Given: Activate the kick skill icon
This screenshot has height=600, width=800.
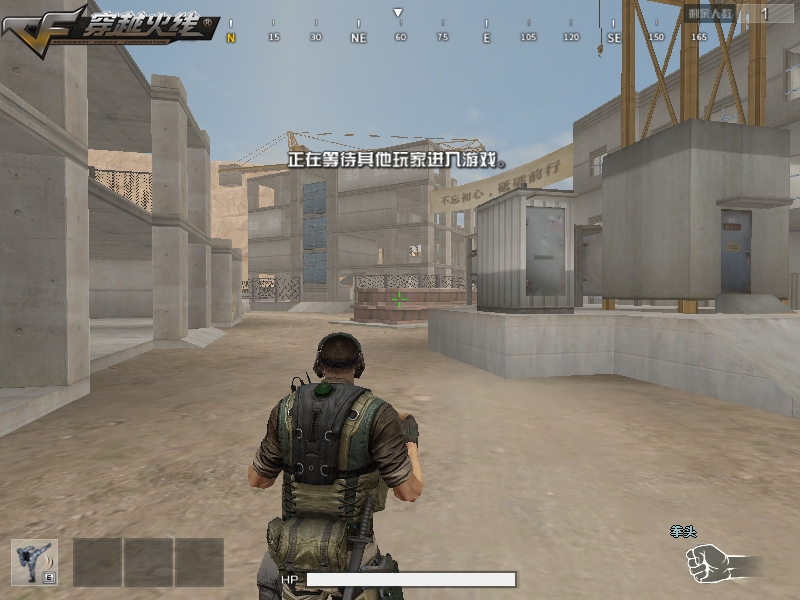Looking at the screenshot, I should (34, 562).
